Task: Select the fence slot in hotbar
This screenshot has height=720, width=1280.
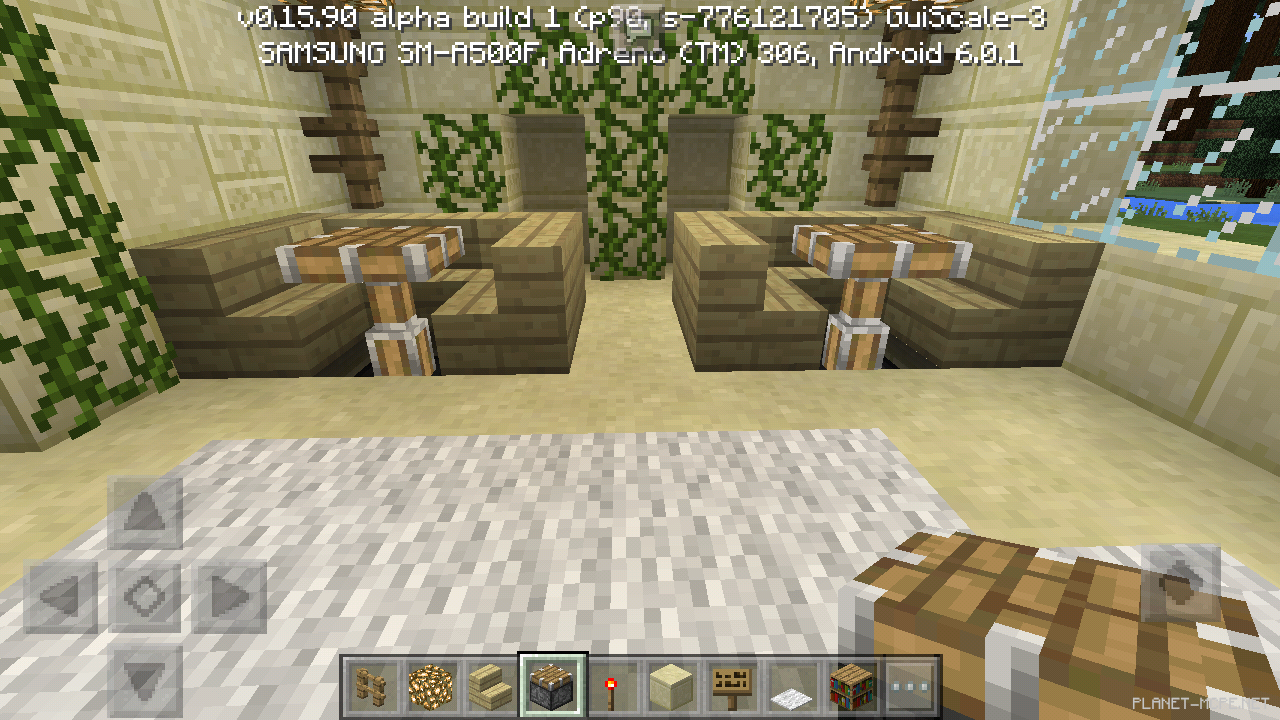Action: click(x=372, y=687)
